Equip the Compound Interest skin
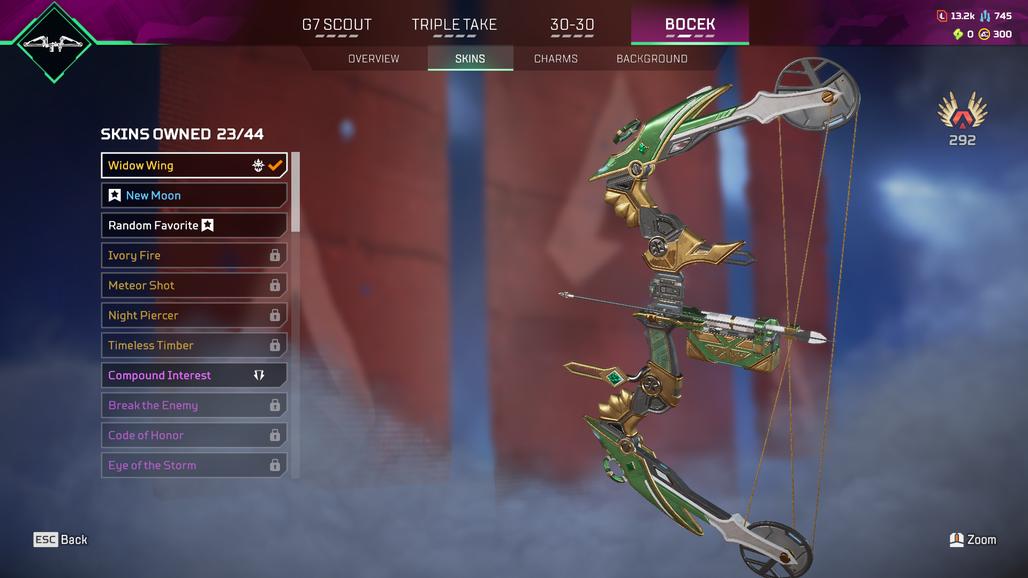Screen dimensions: 1028x578 pos(194,375)
